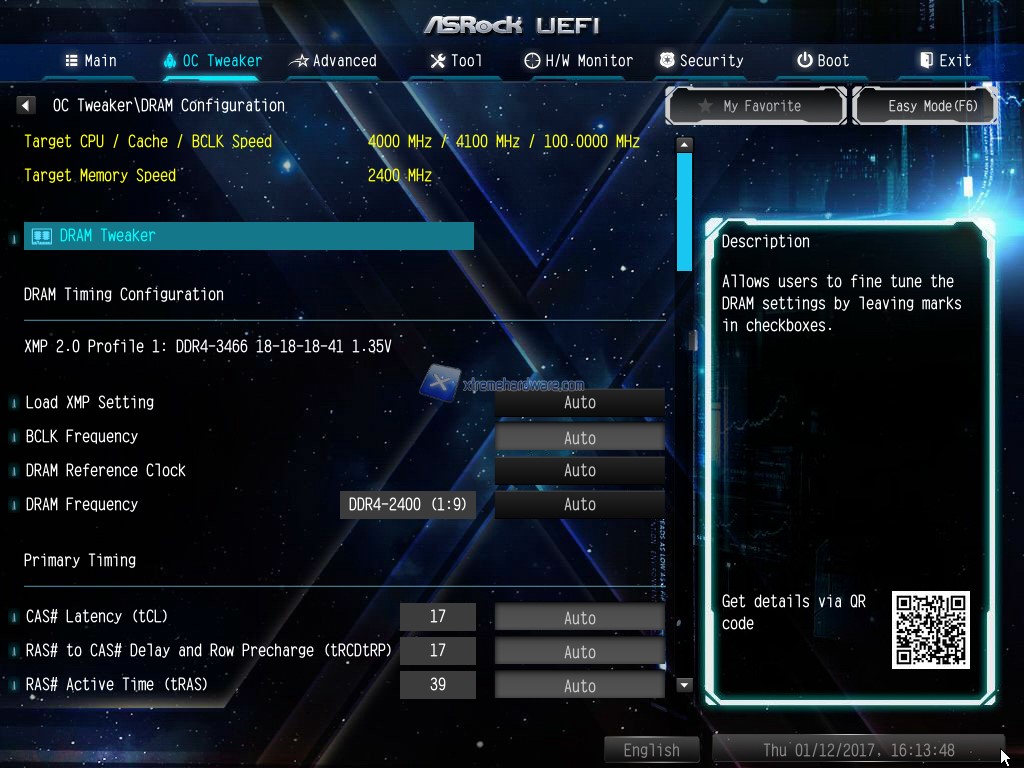This screenshot has height=768, width=1024.
Task: Set the tRCDtRP Auto value field
Action: pos(579,652)
